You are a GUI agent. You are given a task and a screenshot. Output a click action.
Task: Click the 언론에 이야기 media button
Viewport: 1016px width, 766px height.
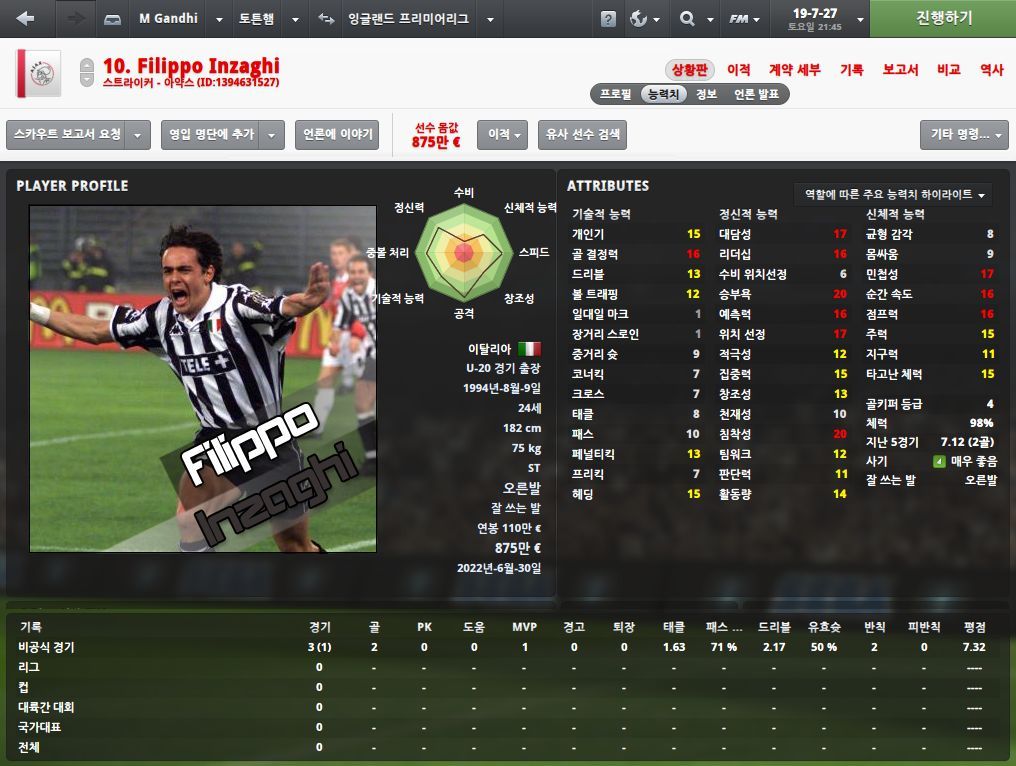[337, 135]
